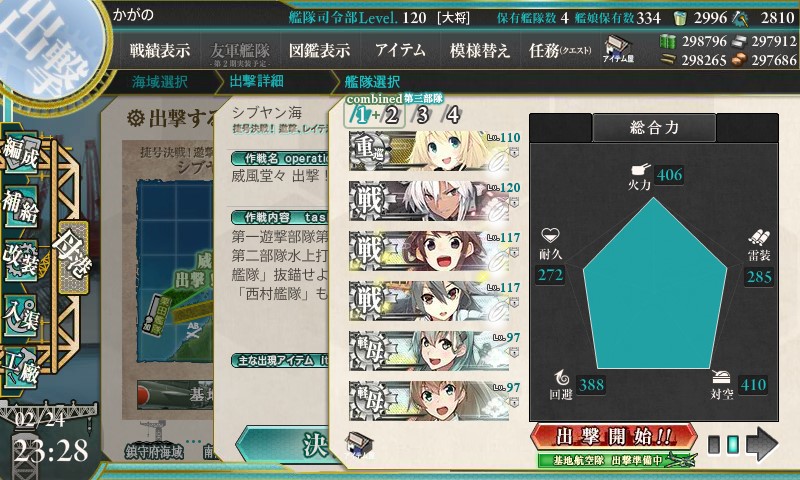Switch to fleet 3 tab

(423, 115)
